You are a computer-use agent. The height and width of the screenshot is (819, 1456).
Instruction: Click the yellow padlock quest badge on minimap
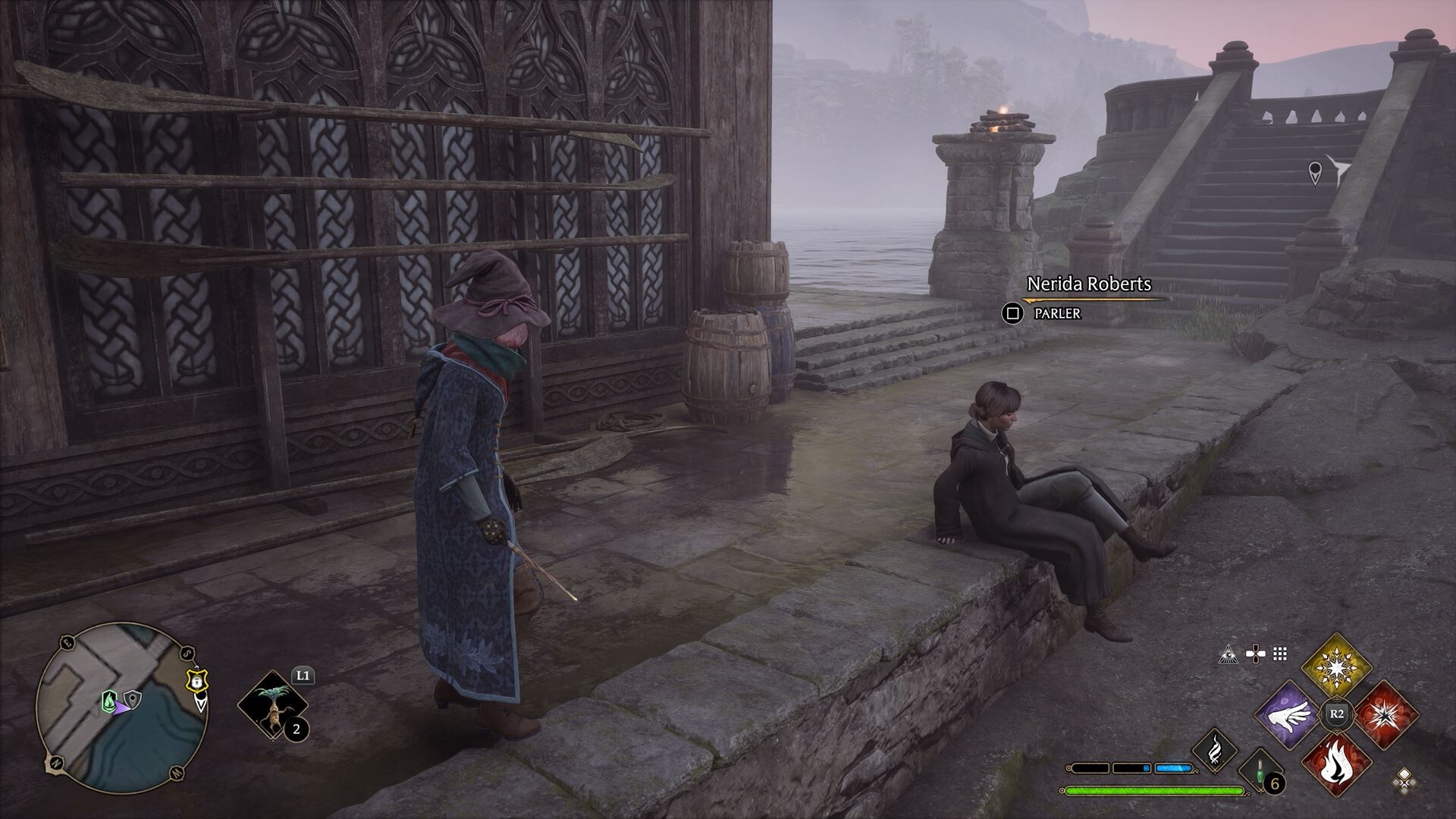pos(197,682)
